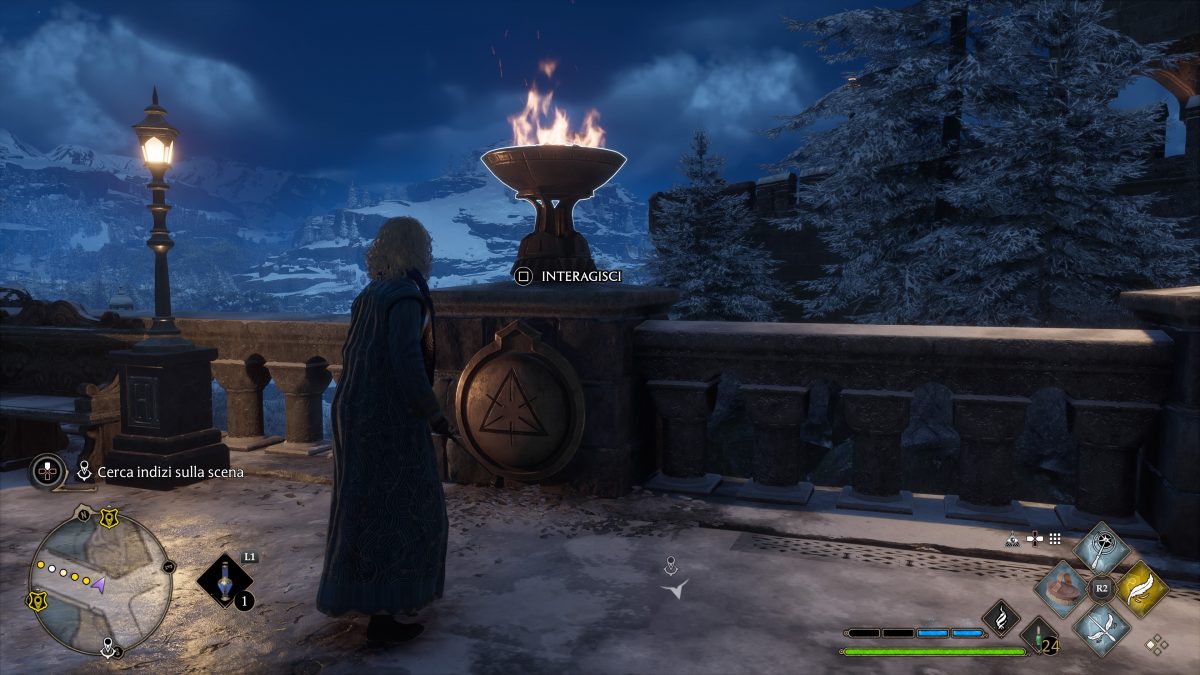This screenshot has width=1200, height=675.
Task: Click the small eye-pyramid Revelio icon
Action: tap(1012, 538)
